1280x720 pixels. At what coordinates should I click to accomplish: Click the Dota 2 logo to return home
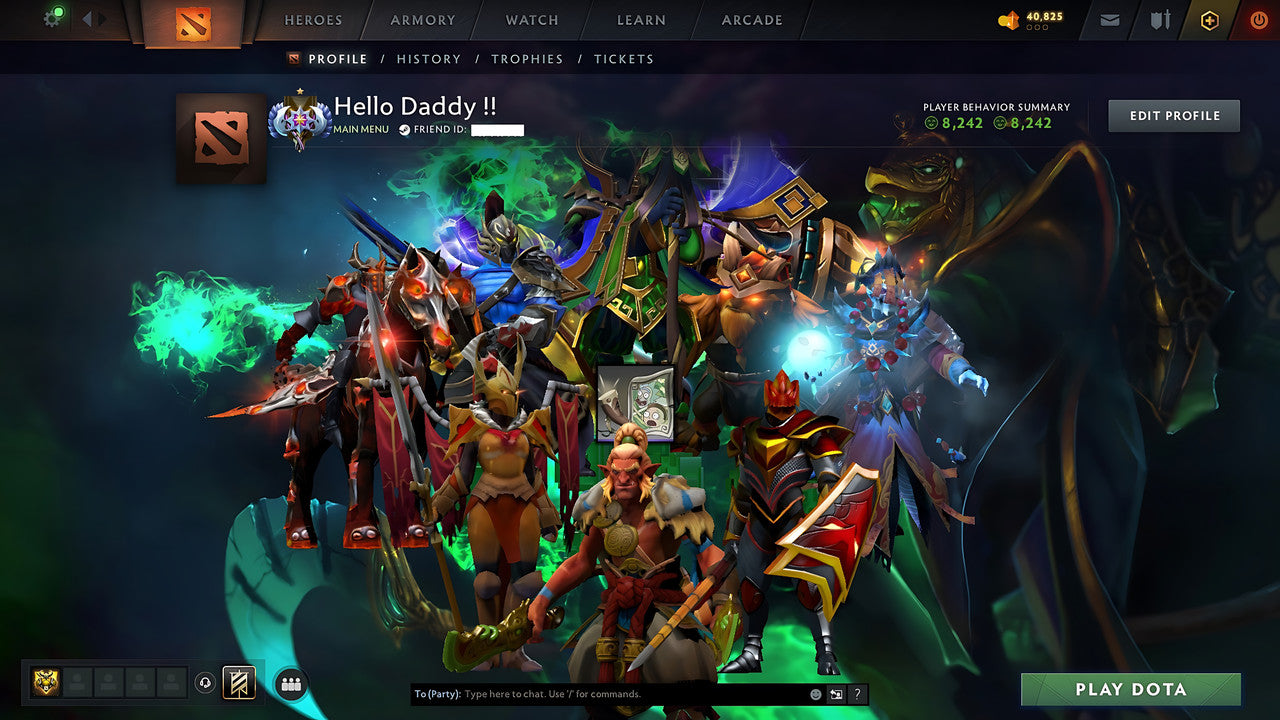coord(193,22)
